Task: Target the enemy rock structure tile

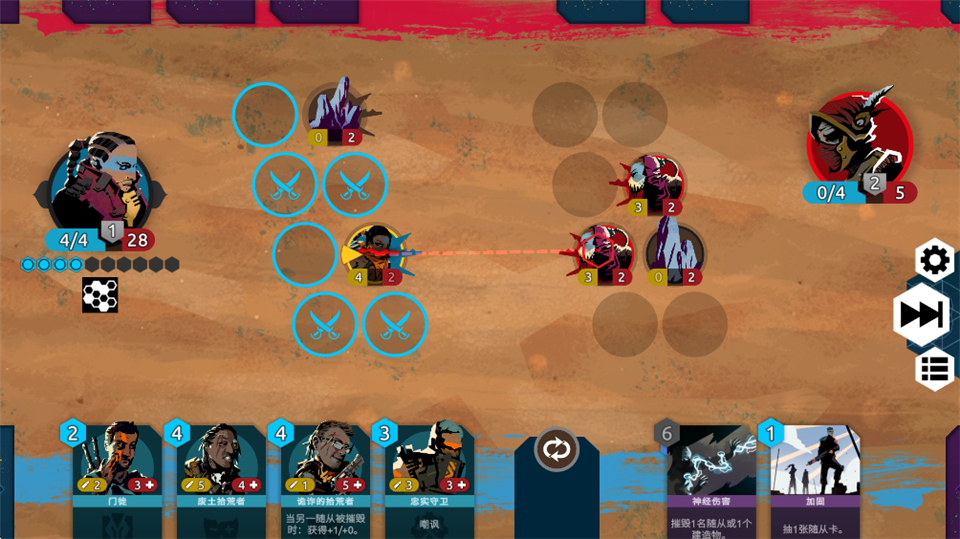Action: 674,252
